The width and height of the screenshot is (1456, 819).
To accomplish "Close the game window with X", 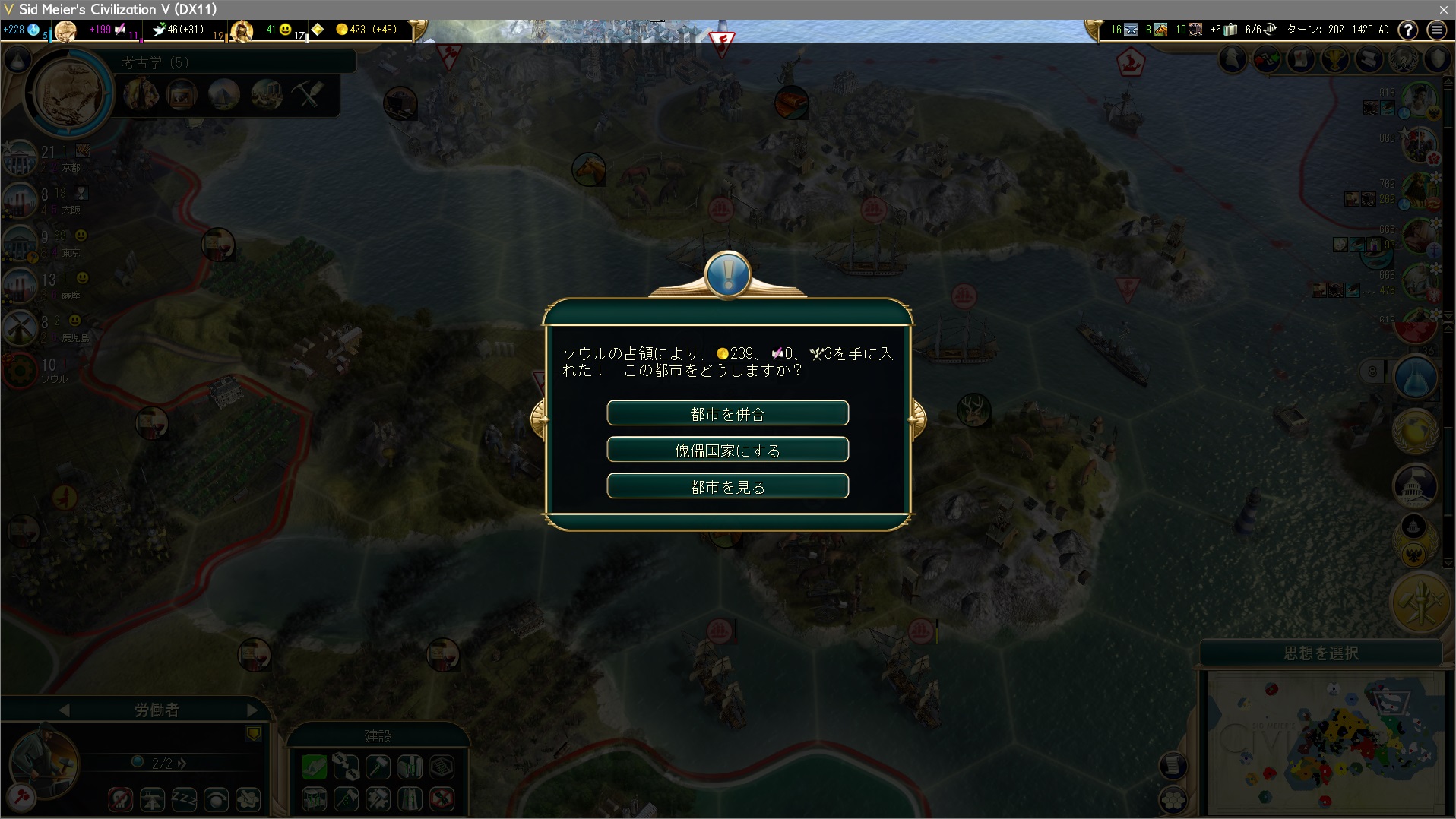I will tap(1443, 9).
